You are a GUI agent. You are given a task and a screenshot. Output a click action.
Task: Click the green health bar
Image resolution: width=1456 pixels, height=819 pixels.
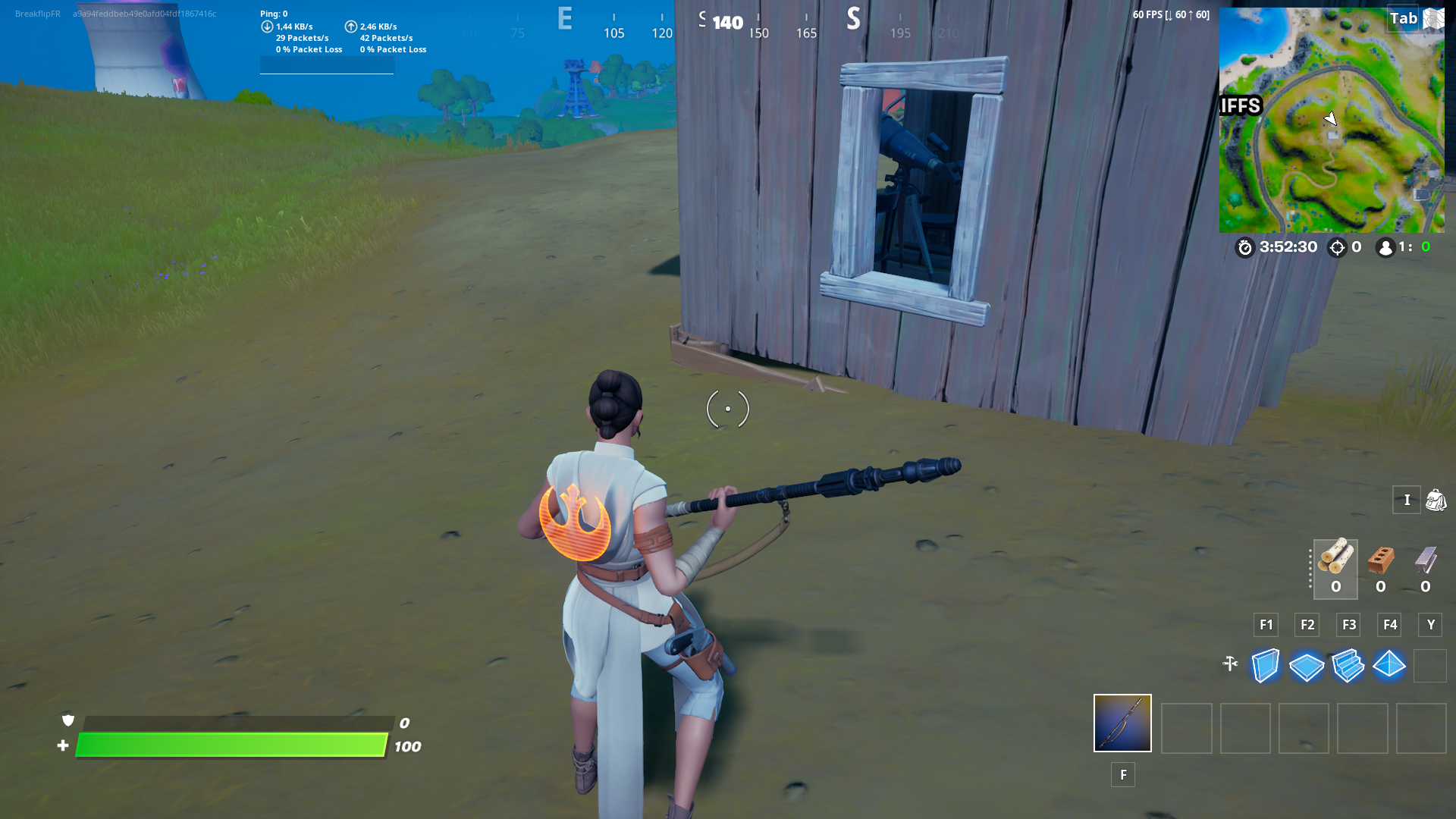tap(227, 745)
